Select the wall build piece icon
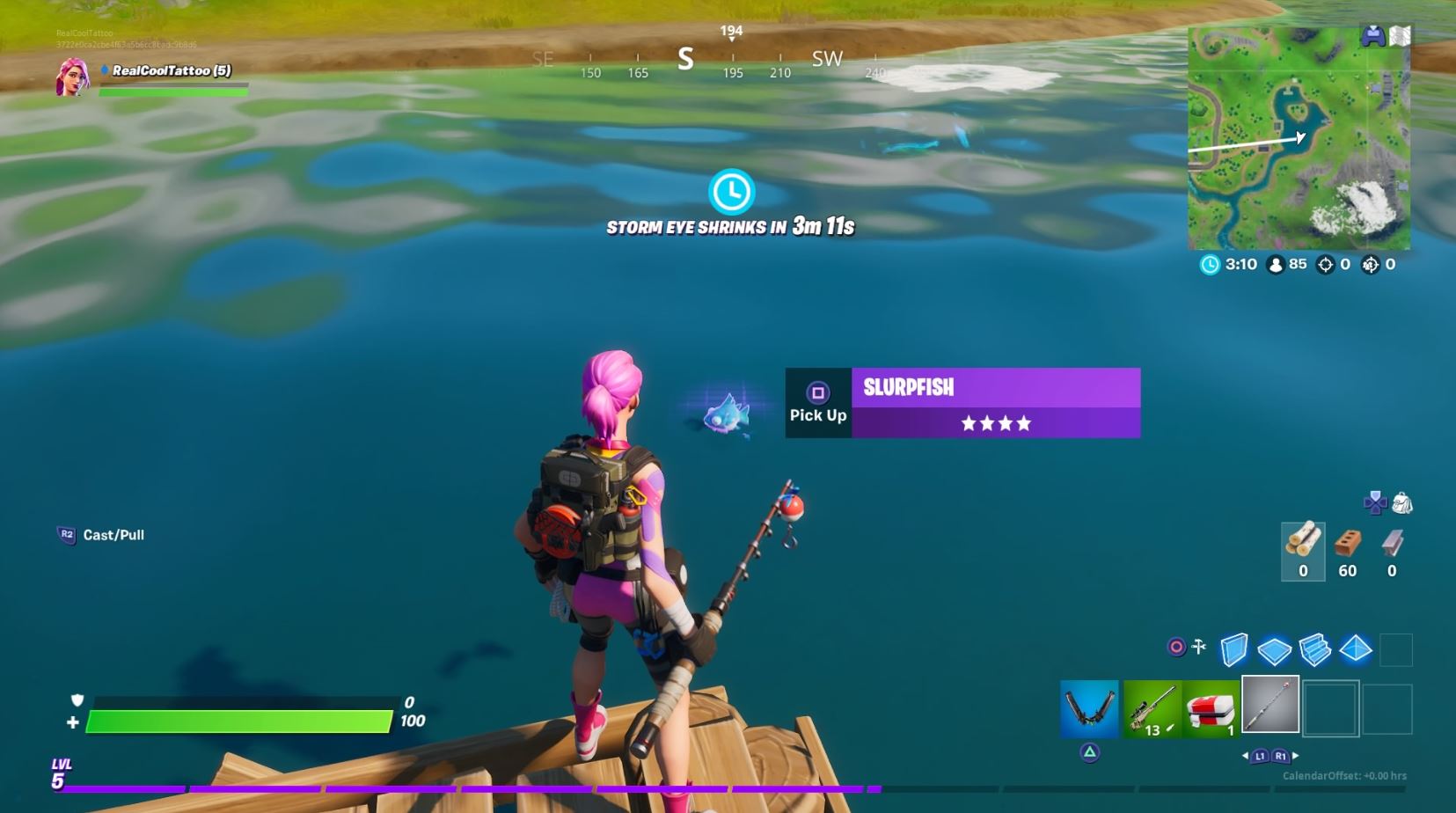The image size is (1456, 813). (x=1234, y=651)
